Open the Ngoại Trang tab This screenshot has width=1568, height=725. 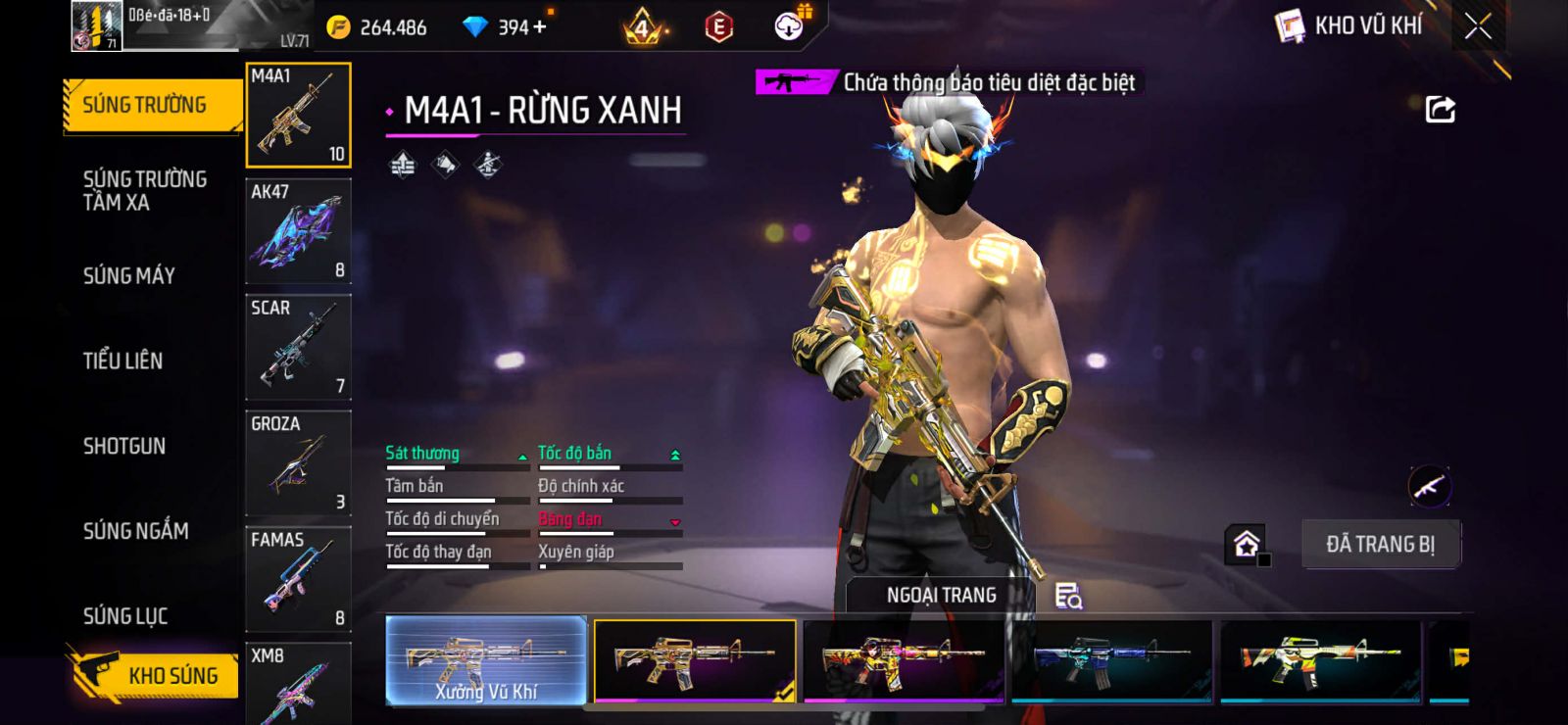pos(941,595)
